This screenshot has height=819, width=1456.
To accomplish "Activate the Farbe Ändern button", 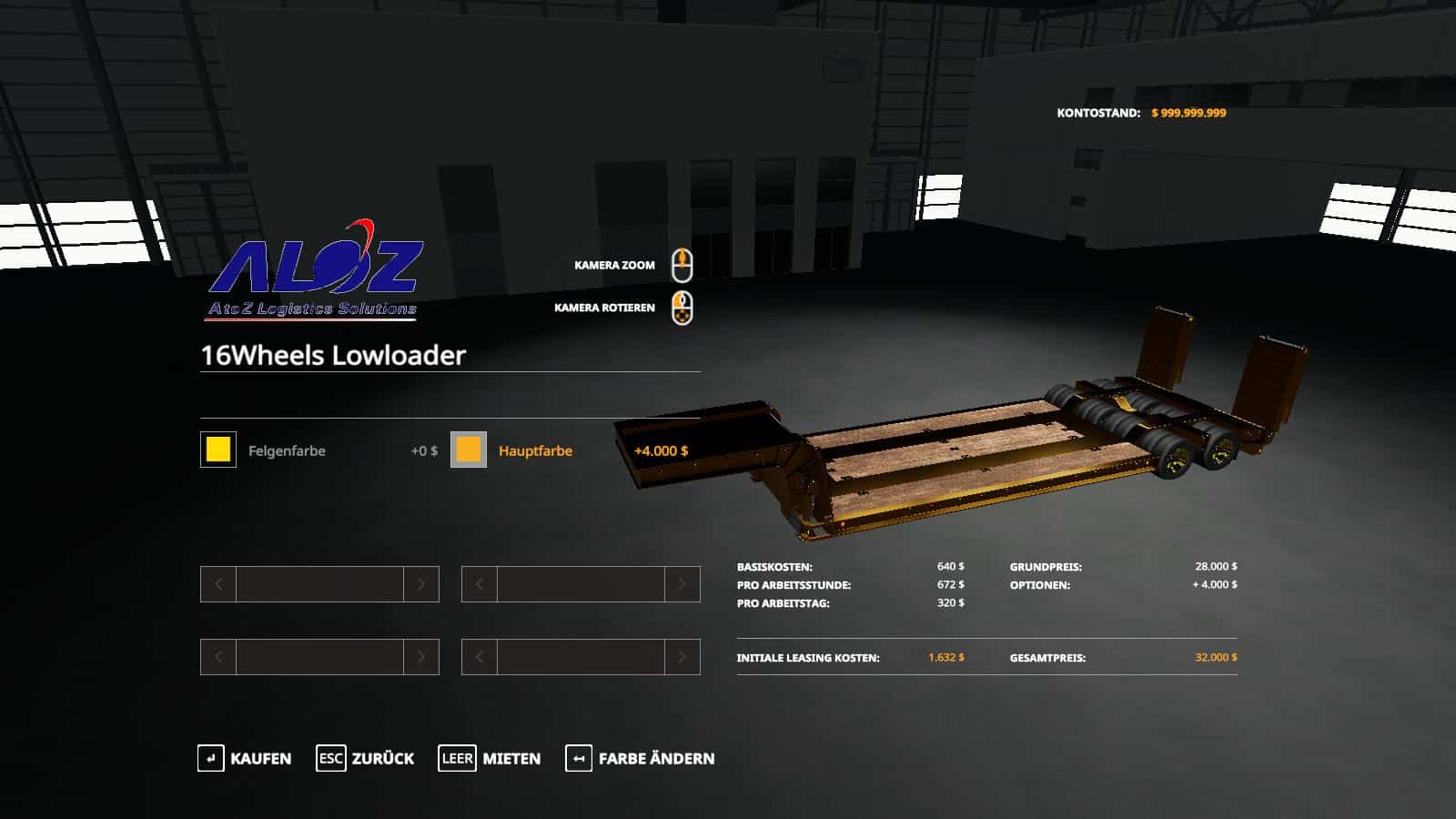I will tap(640, 758).
